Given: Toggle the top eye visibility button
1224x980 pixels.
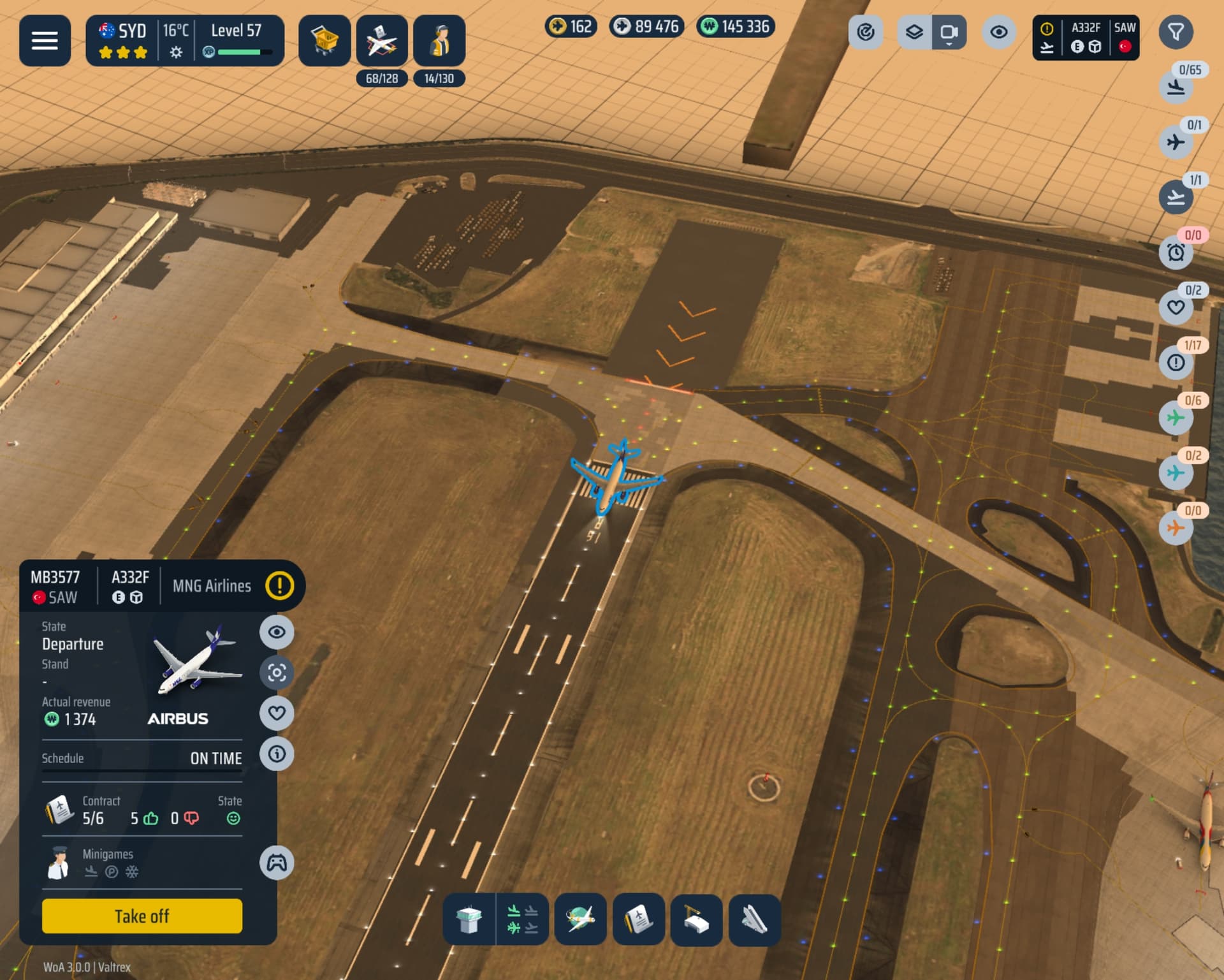Looking at the screenshot, I should (x=998, y=32).
